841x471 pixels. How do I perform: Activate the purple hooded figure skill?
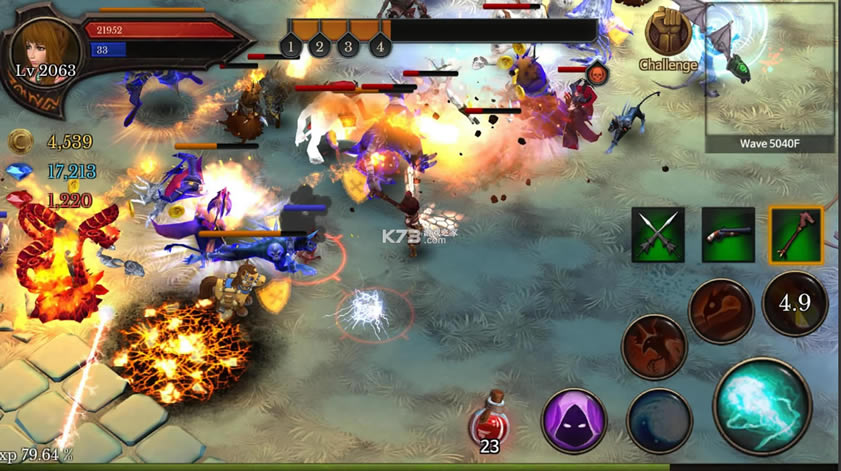574,420
